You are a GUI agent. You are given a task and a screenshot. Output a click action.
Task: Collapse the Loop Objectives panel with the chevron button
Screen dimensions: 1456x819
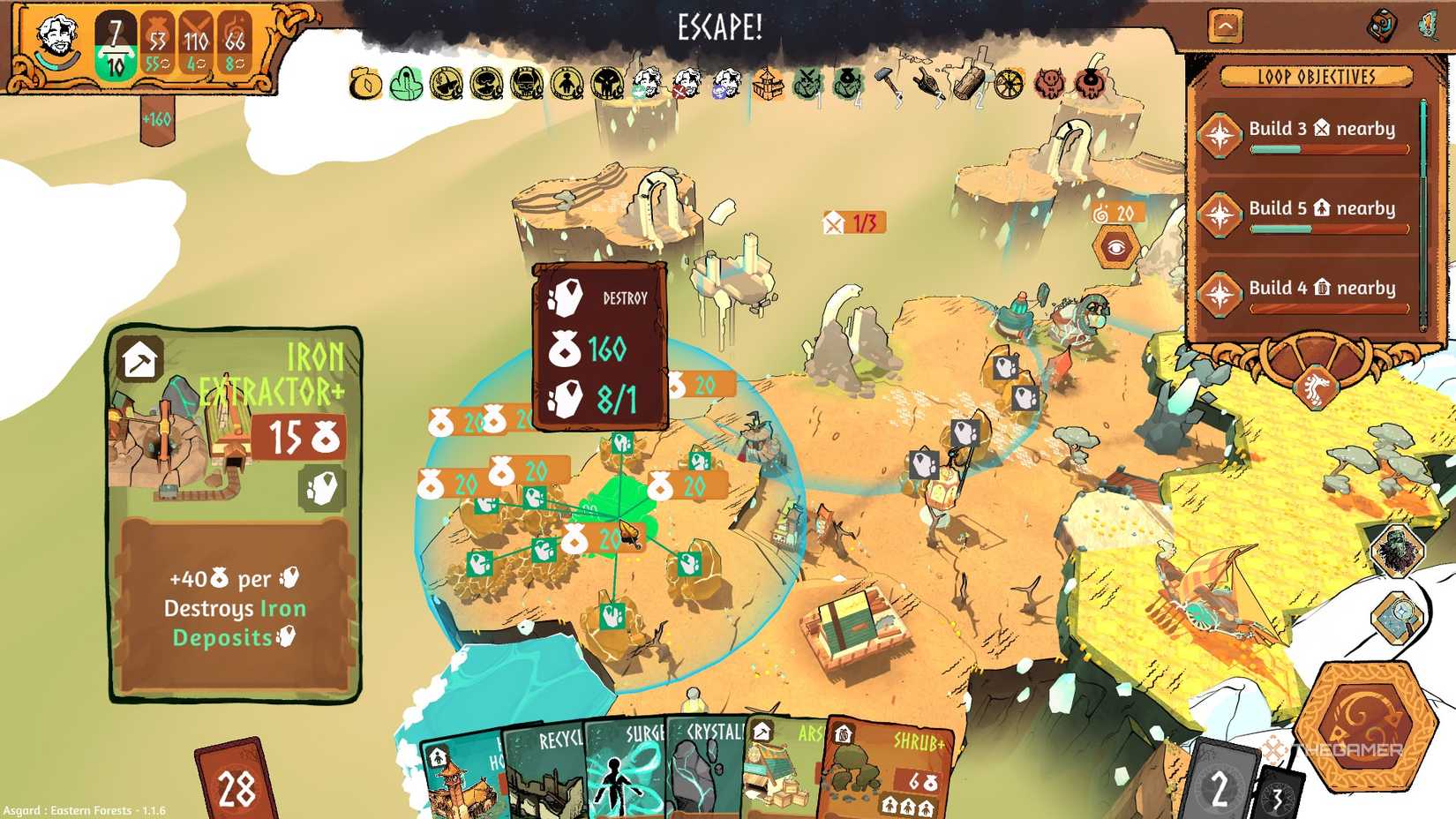coord(1225,25)
